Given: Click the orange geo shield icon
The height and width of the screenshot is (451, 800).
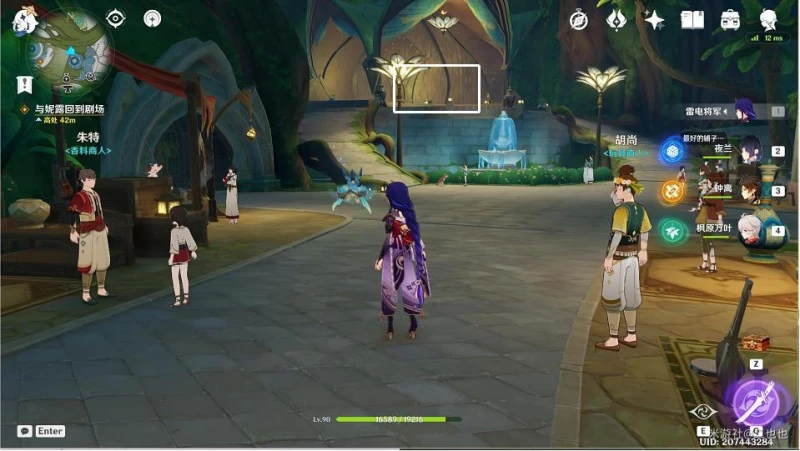Looking at the screenshot, I should 672,191.
